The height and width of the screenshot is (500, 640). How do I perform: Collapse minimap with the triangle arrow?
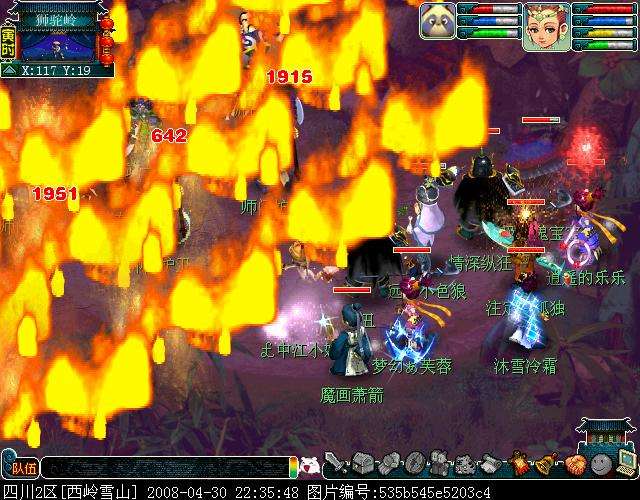pos(8,70)
